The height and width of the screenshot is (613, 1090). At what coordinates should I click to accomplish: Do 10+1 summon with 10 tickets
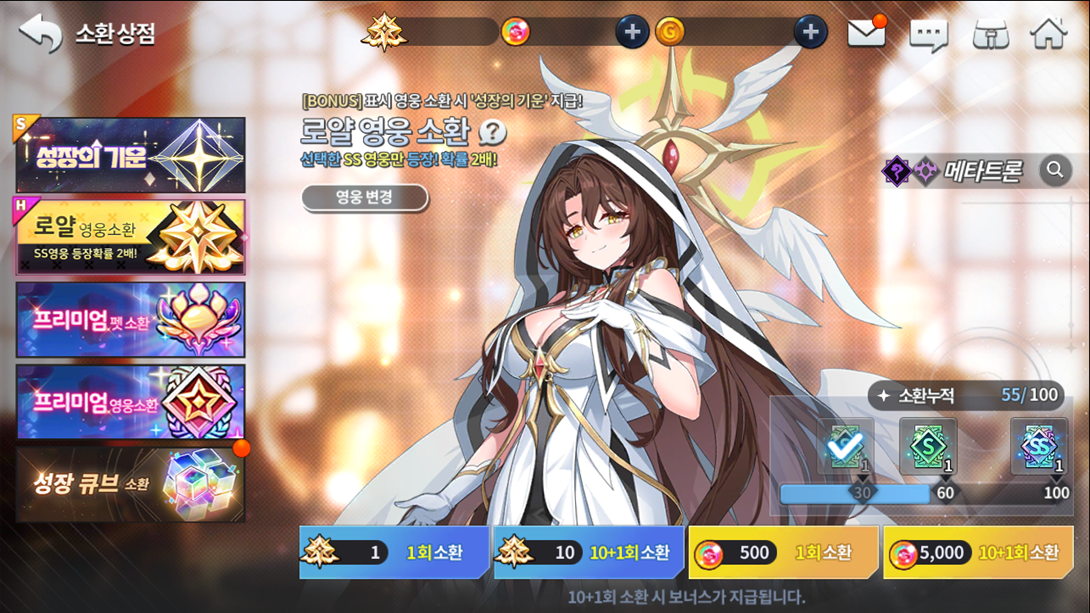[589, 552]
